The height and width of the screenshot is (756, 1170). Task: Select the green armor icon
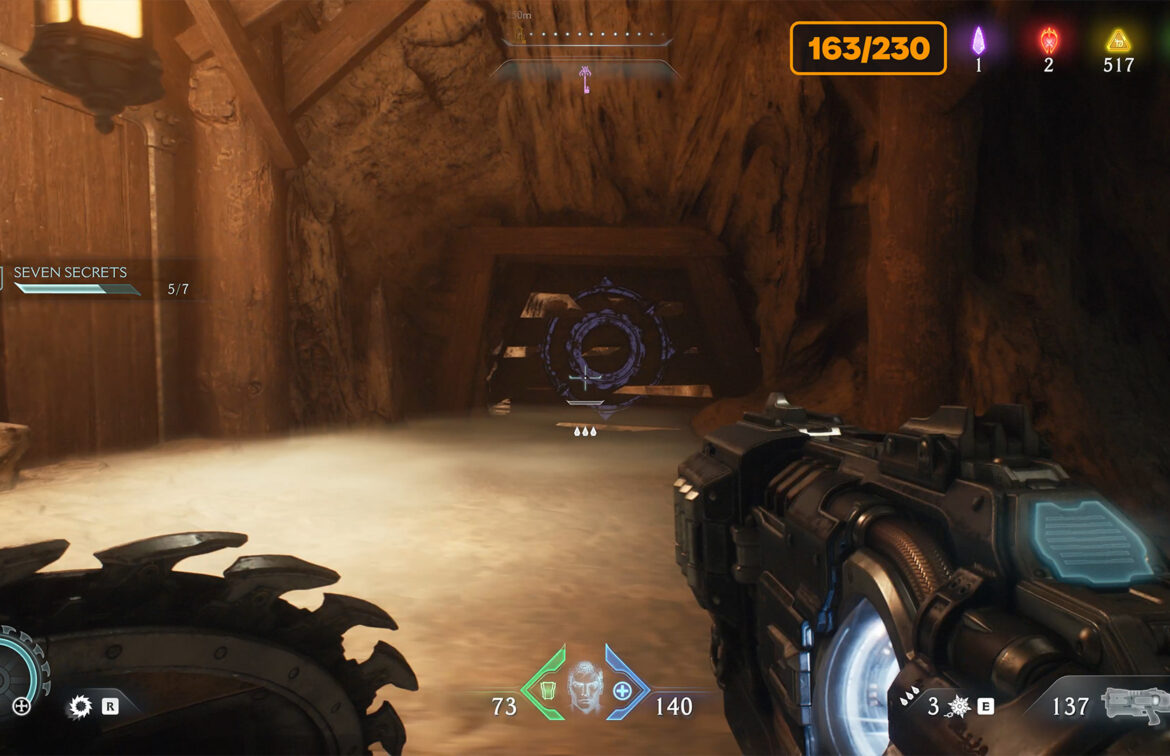tap(546, 690)
